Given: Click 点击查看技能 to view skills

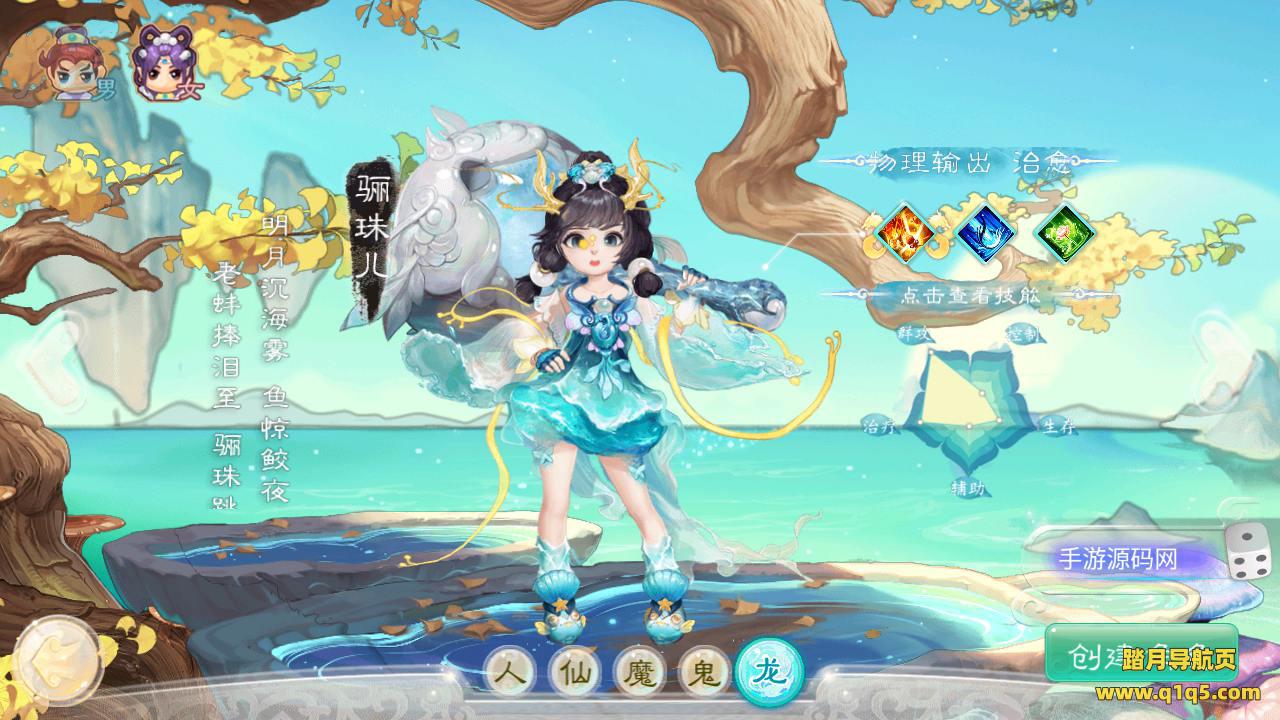Looking at the screenshot, I should (969, 294).
